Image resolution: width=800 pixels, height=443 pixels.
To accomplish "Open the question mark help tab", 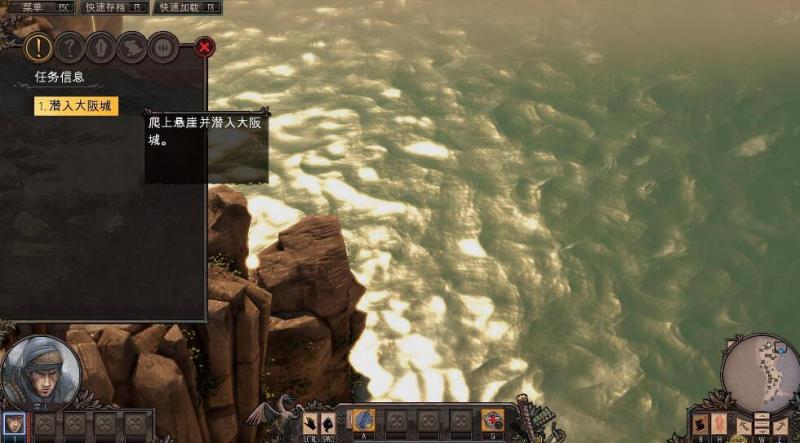I will click(69, 46).
